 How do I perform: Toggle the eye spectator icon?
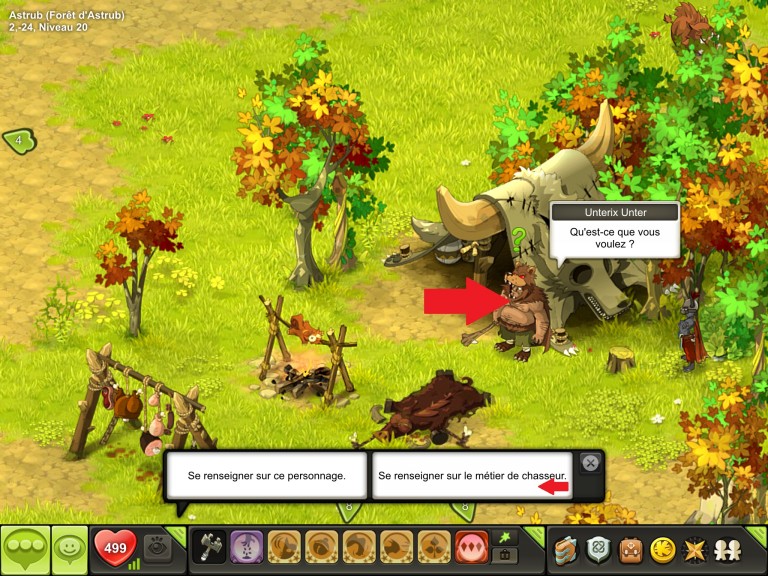coord(156,548)
